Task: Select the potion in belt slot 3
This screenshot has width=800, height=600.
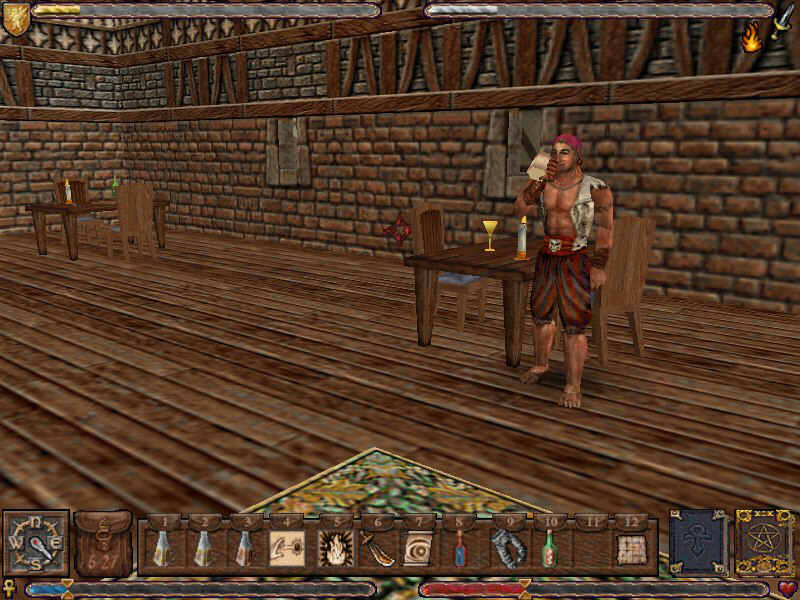Action: pyautogui.click(x=243, y=548)
